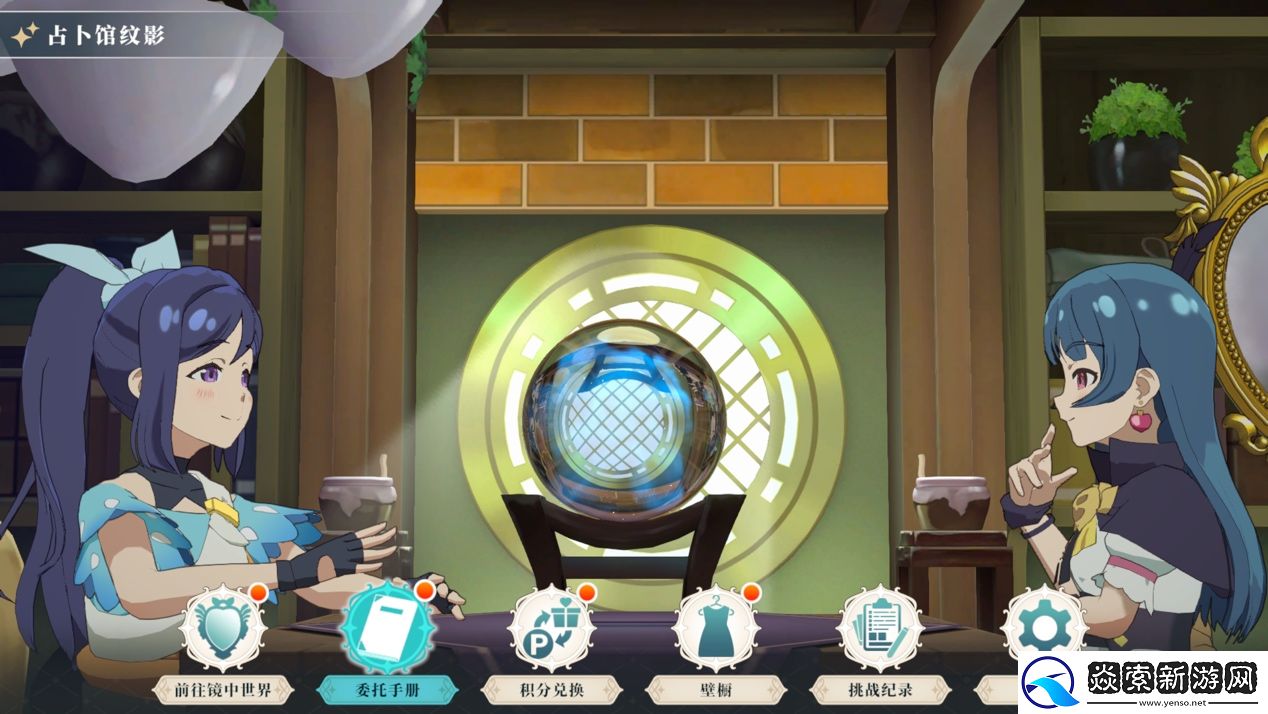Open the 壁橱 wardrobe menu
The image size is (1268, 714).
pyautogui.click(x=715, y=630)
